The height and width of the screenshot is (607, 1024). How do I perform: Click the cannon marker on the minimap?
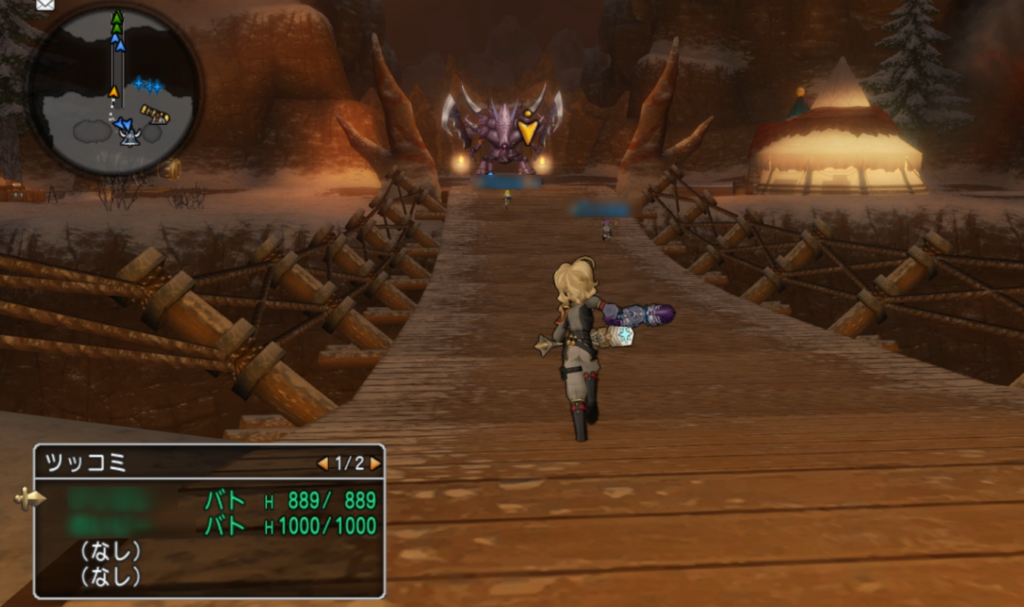[x=155, y=114]
